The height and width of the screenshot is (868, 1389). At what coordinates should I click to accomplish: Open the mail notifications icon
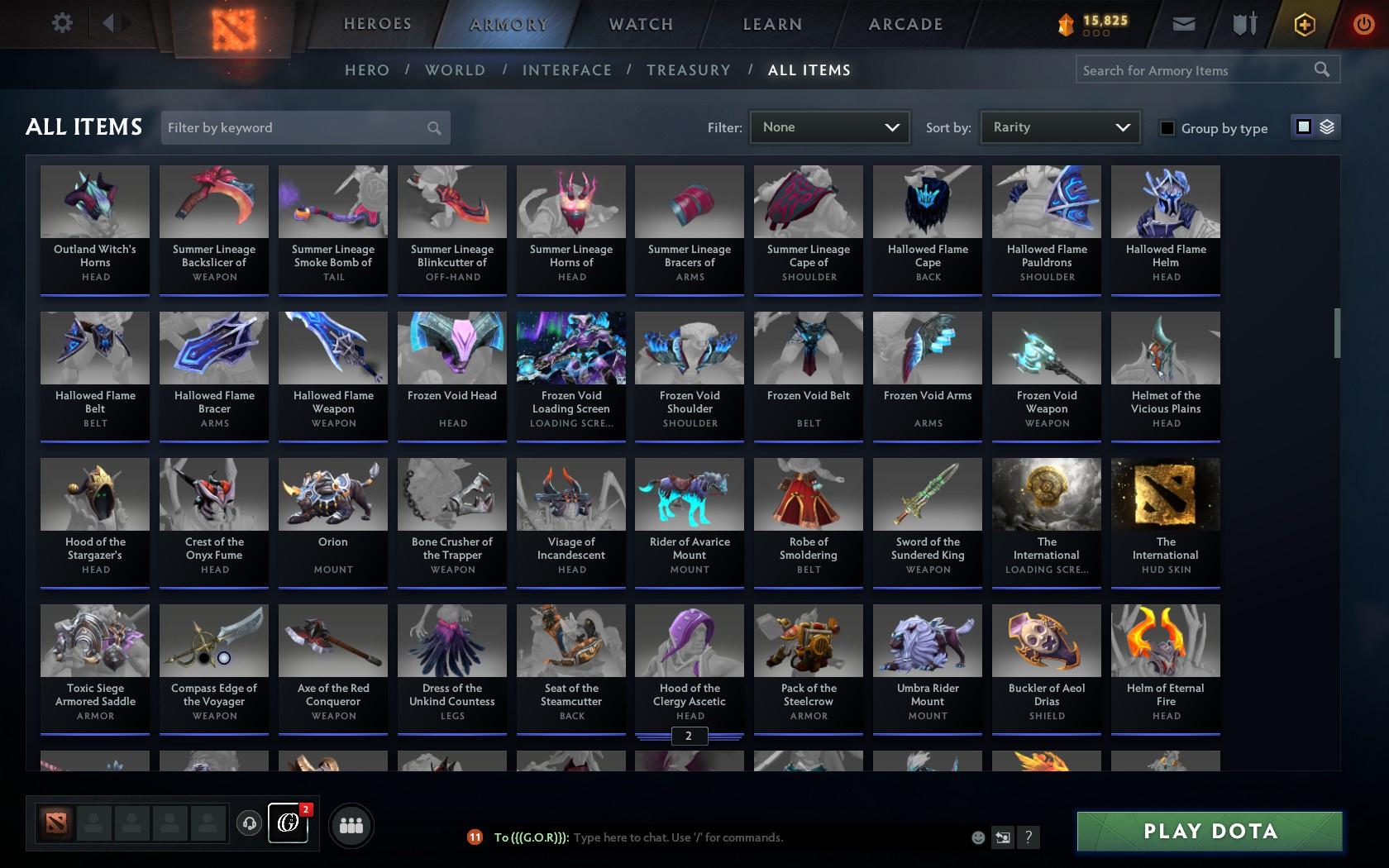(1182, 23)
